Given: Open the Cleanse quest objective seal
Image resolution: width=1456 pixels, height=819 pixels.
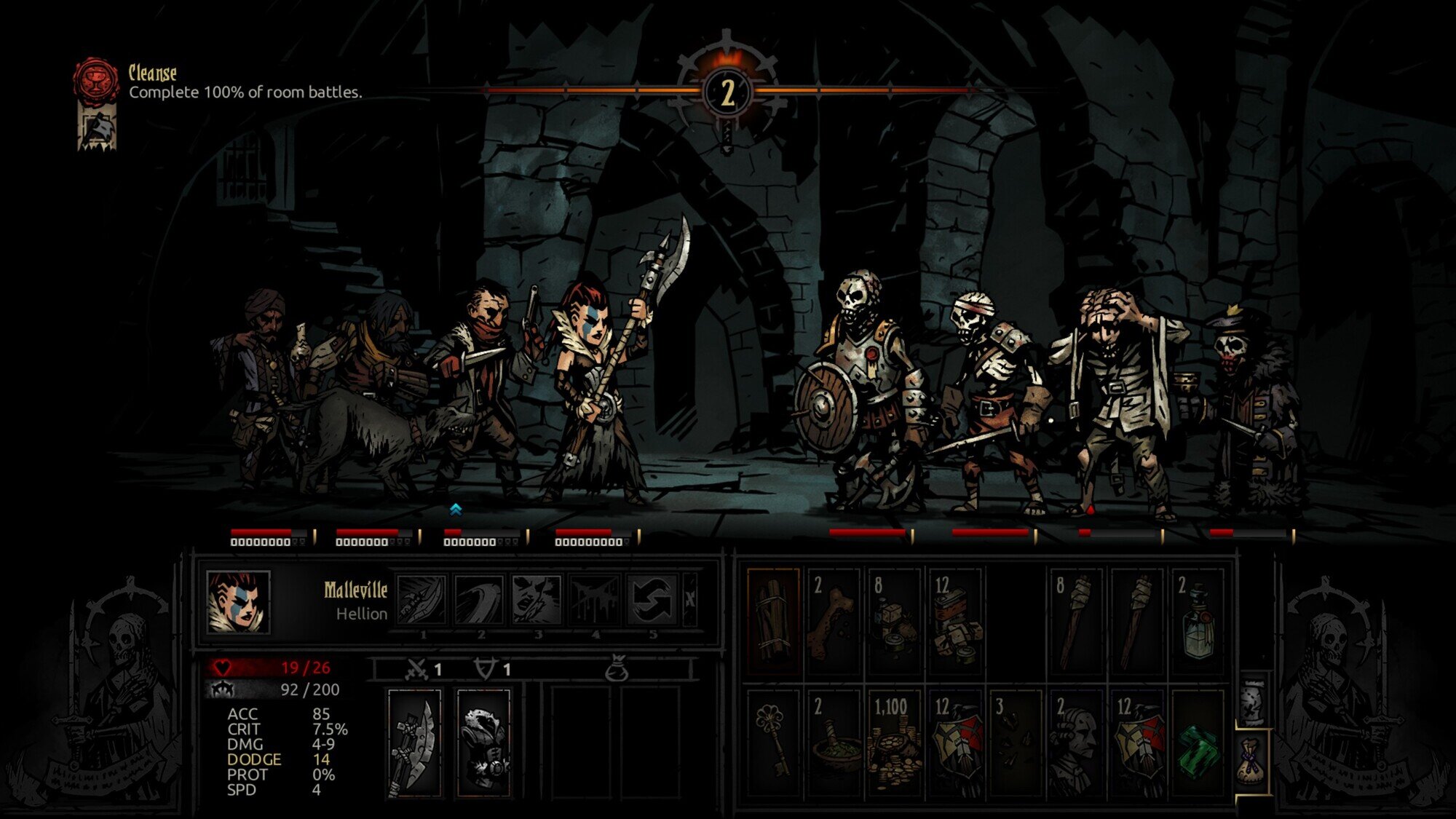Looking at the screenshot, I should point(95,79).
